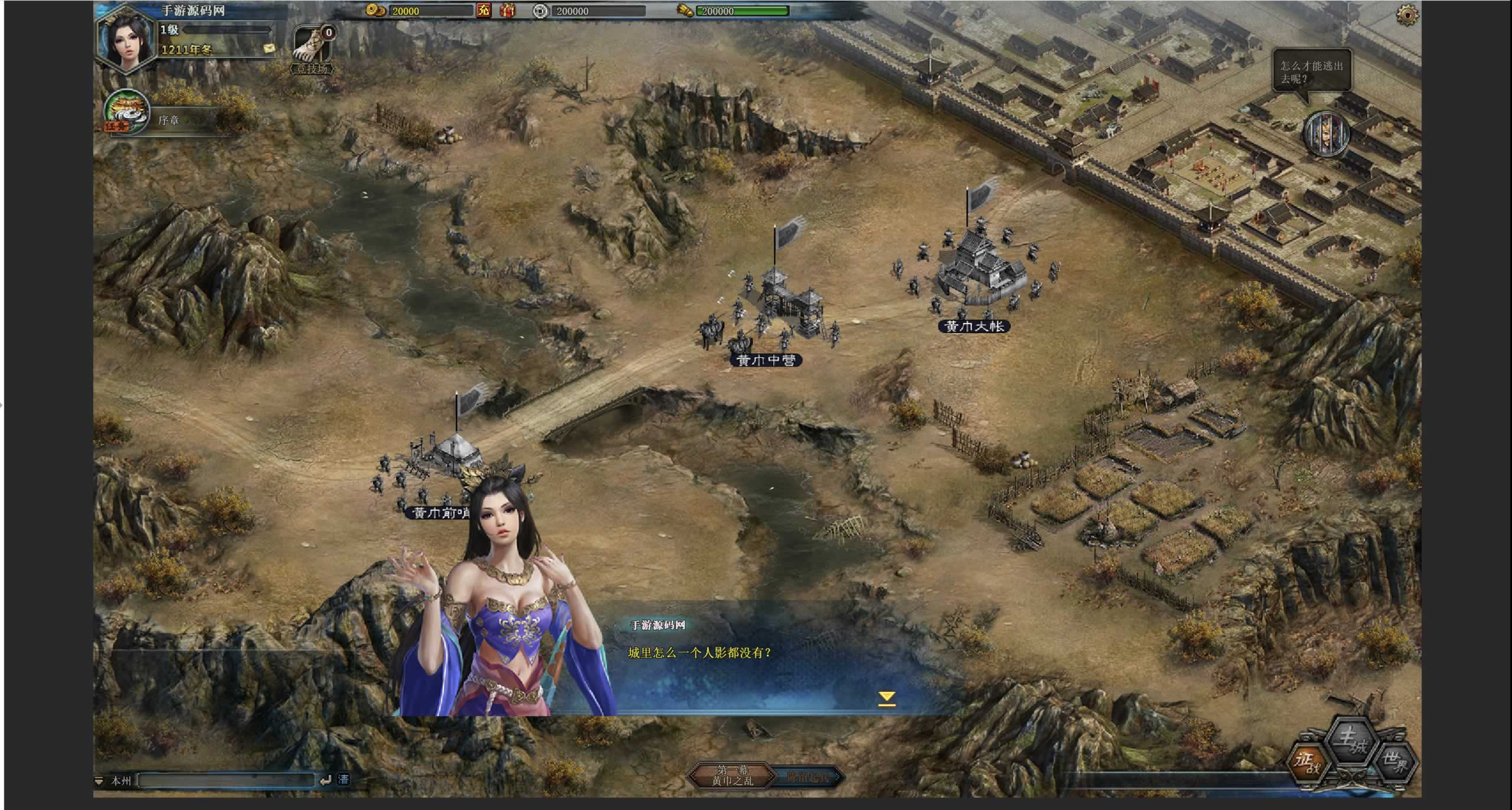This screenshot has width=1512, height=810.
Task: Click the red 充 recharge button
Action: pos(484,11)
